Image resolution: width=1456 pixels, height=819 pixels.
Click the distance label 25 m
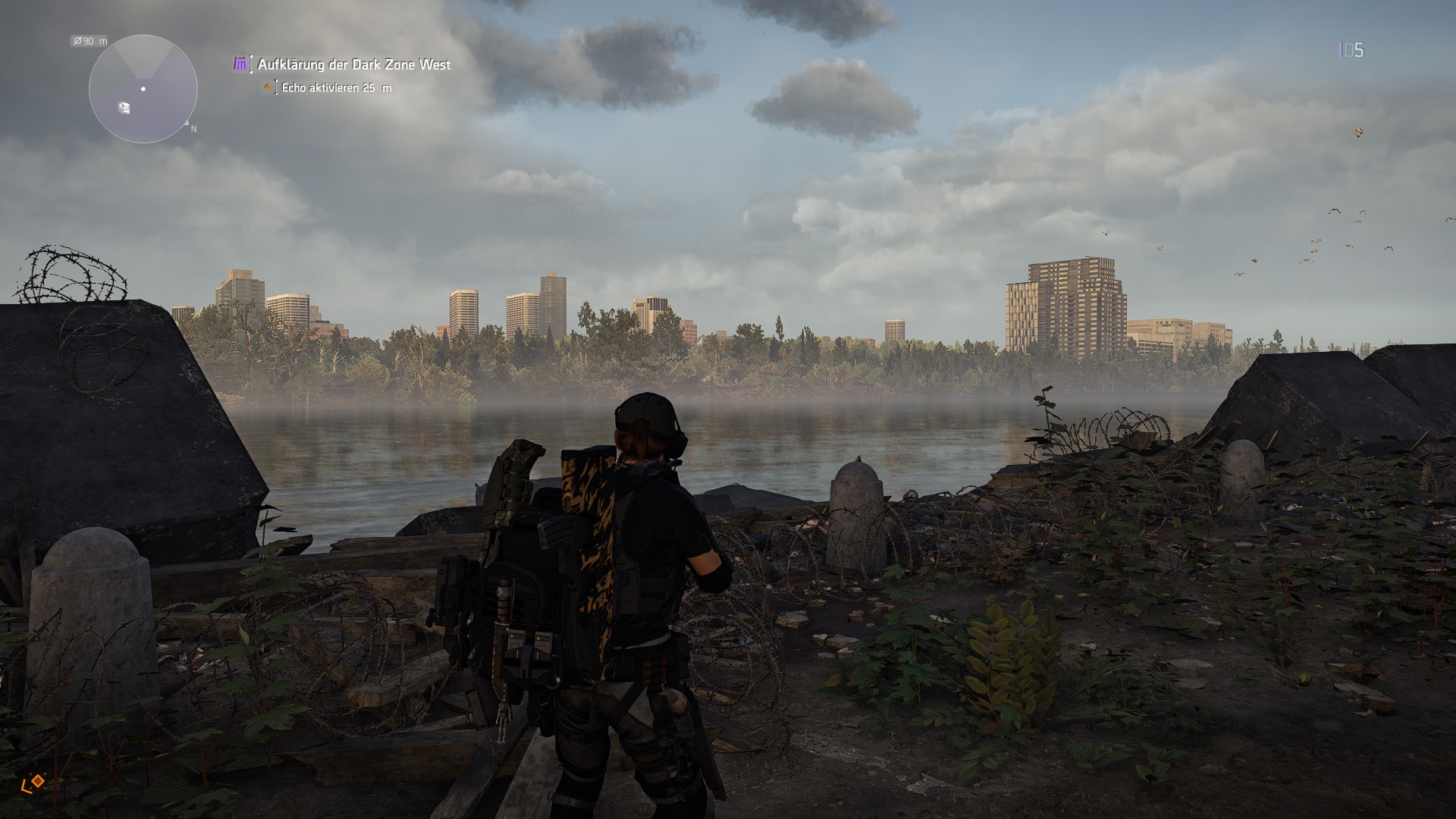377,88
